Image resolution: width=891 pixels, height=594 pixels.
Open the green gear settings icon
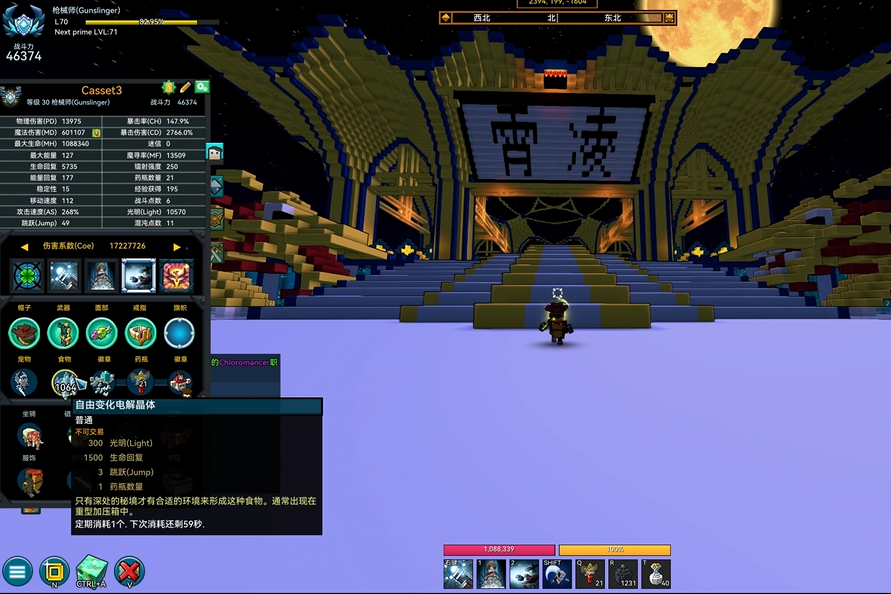click(202, 88)
